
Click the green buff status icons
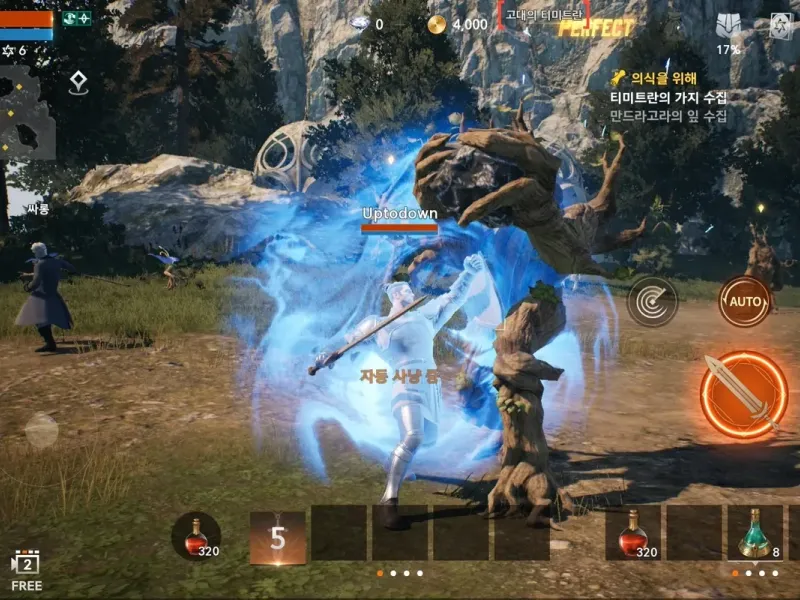coord(76,18)
